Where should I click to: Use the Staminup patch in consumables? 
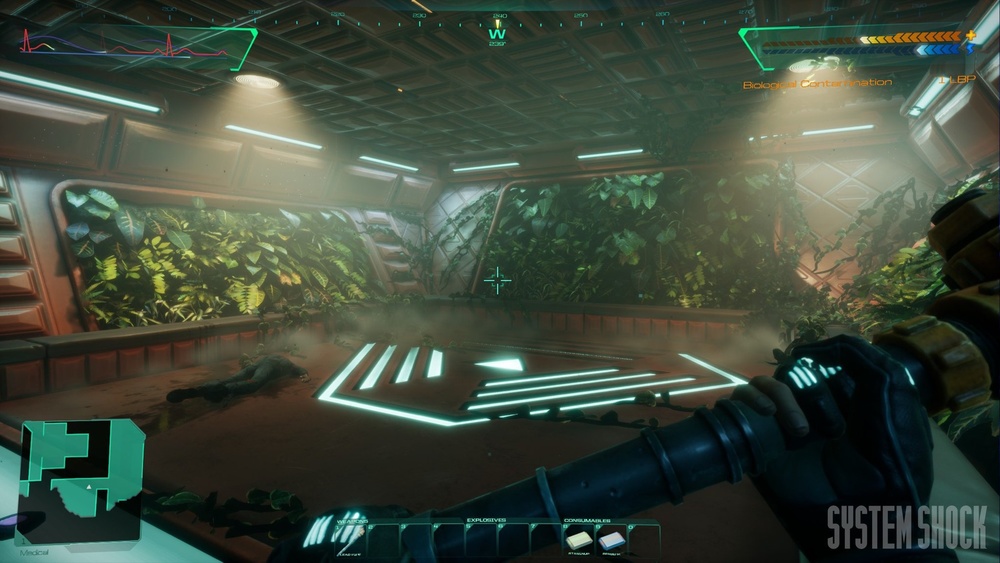(x=580, y=538)
